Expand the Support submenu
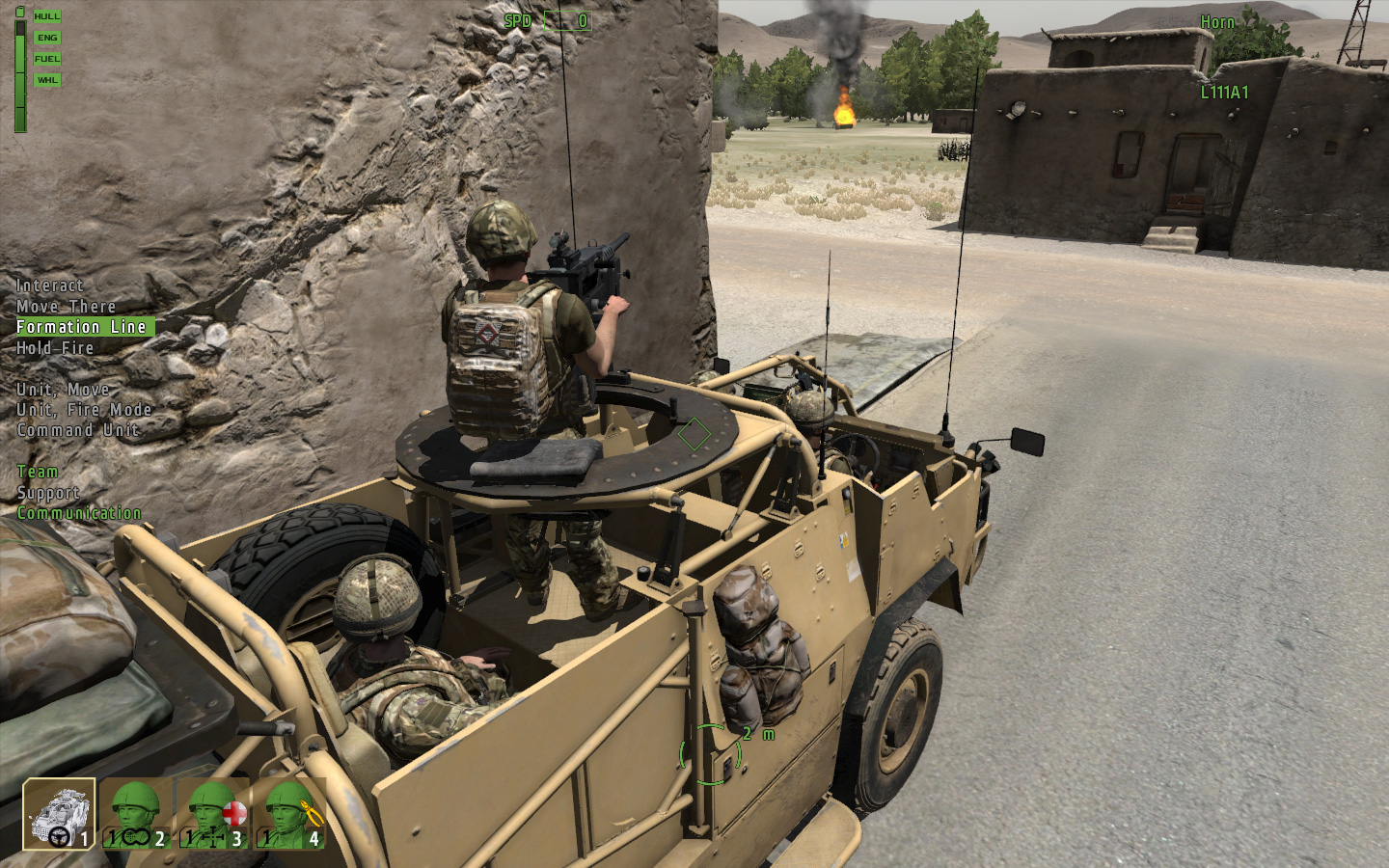The width and height of the screenshot is (1389, 868). pos(48,492)
